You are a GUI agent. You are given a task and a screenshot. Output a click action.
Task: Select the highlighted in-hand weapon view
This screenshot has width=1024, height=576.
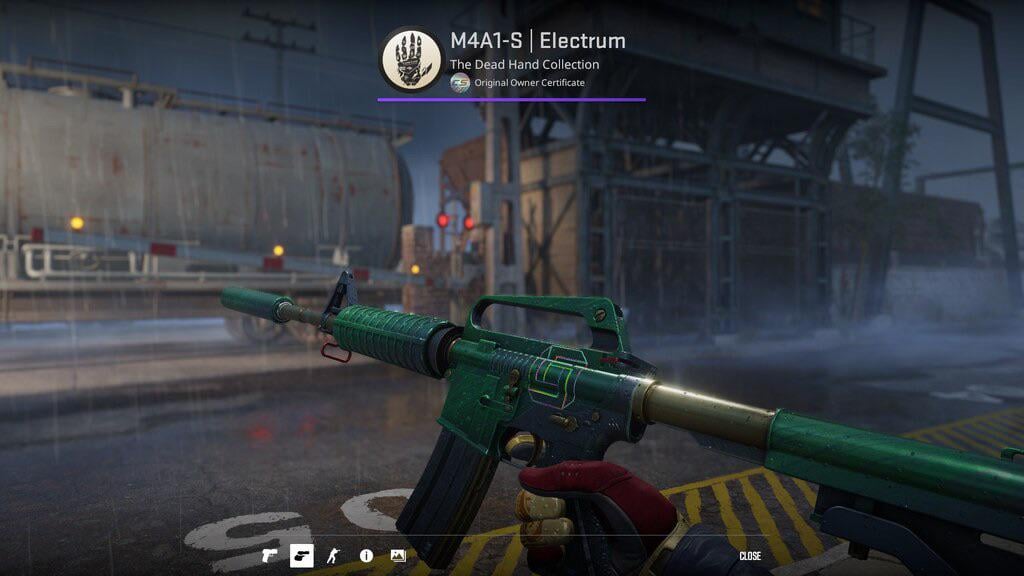click(x=301, y=555)
